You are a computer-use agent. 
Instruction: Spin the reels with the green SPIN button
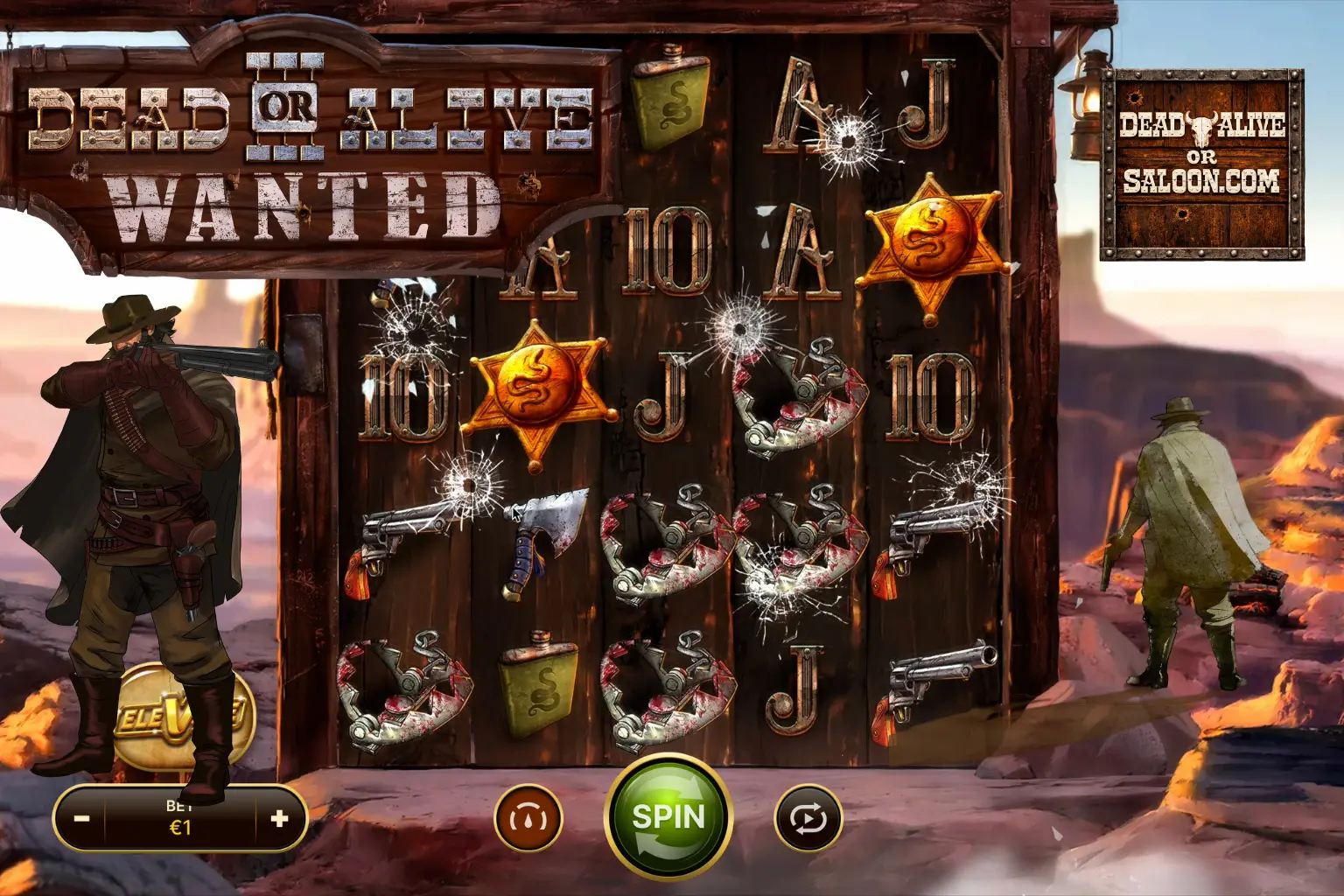click(x=668, y=817)
